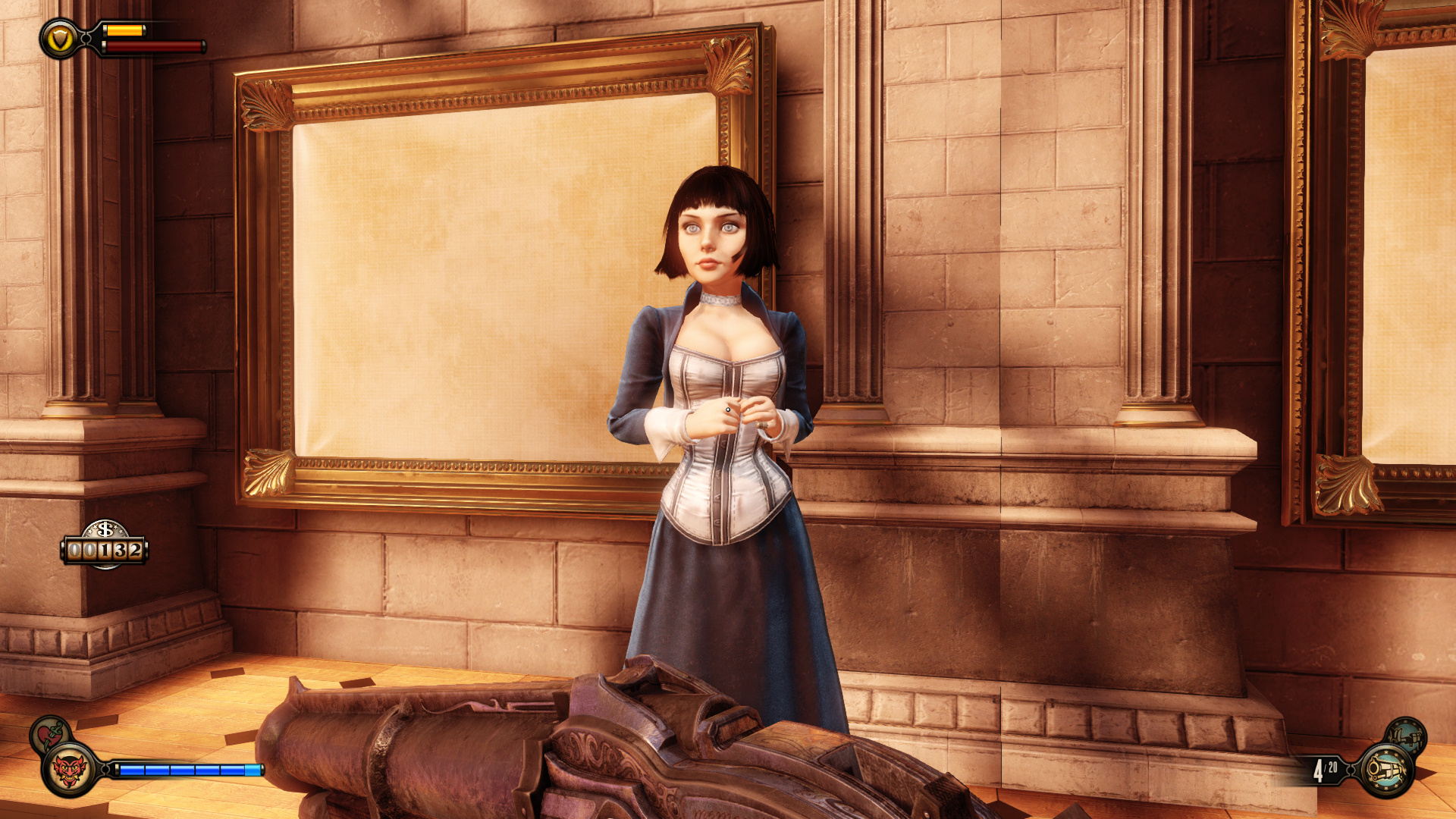Switch to the heart-and-dagger vigor icon
The width and height of the screenshot is (1456, 819).
(49, 734)
